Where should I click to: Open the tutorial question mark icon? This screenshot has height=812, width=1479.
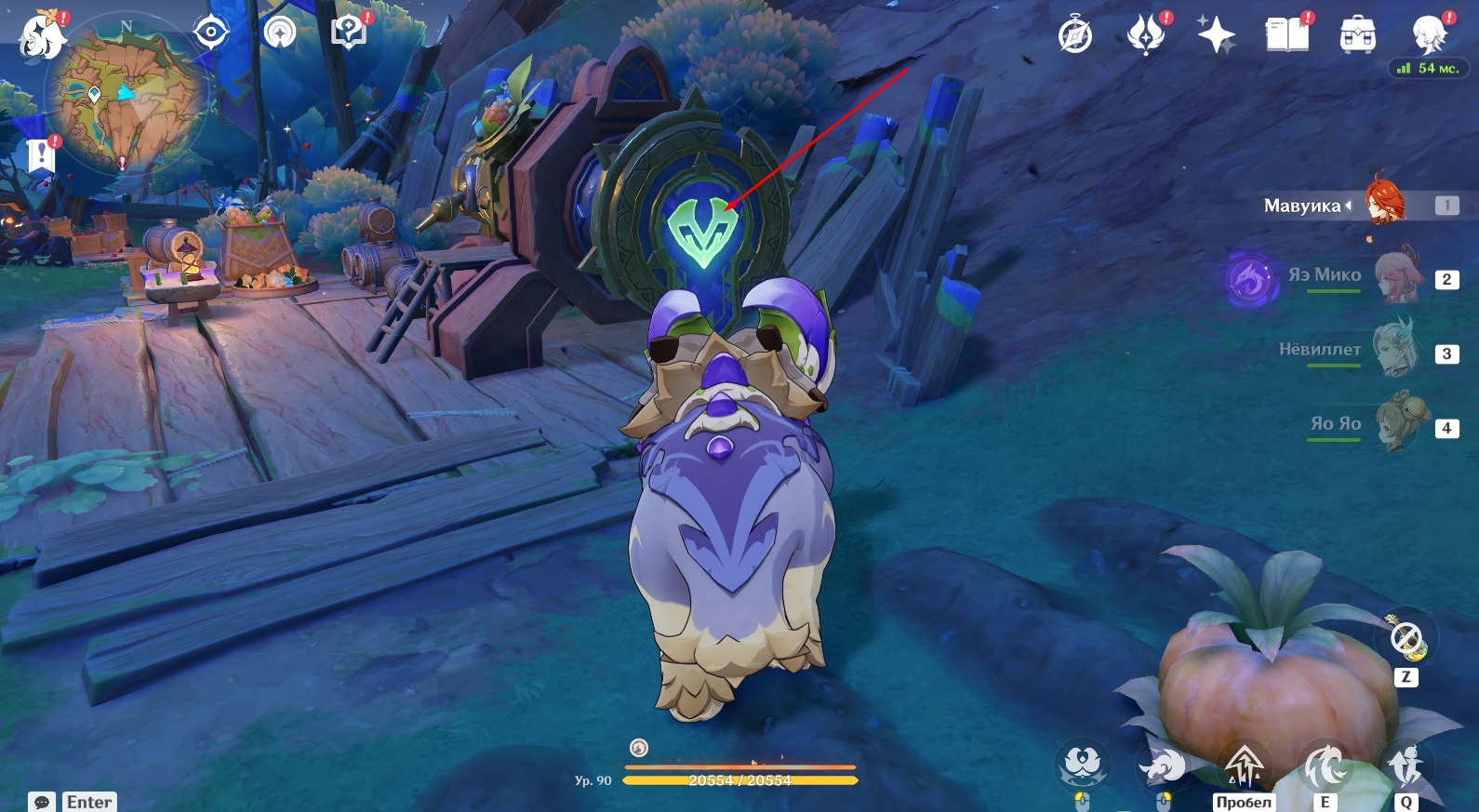349,33
